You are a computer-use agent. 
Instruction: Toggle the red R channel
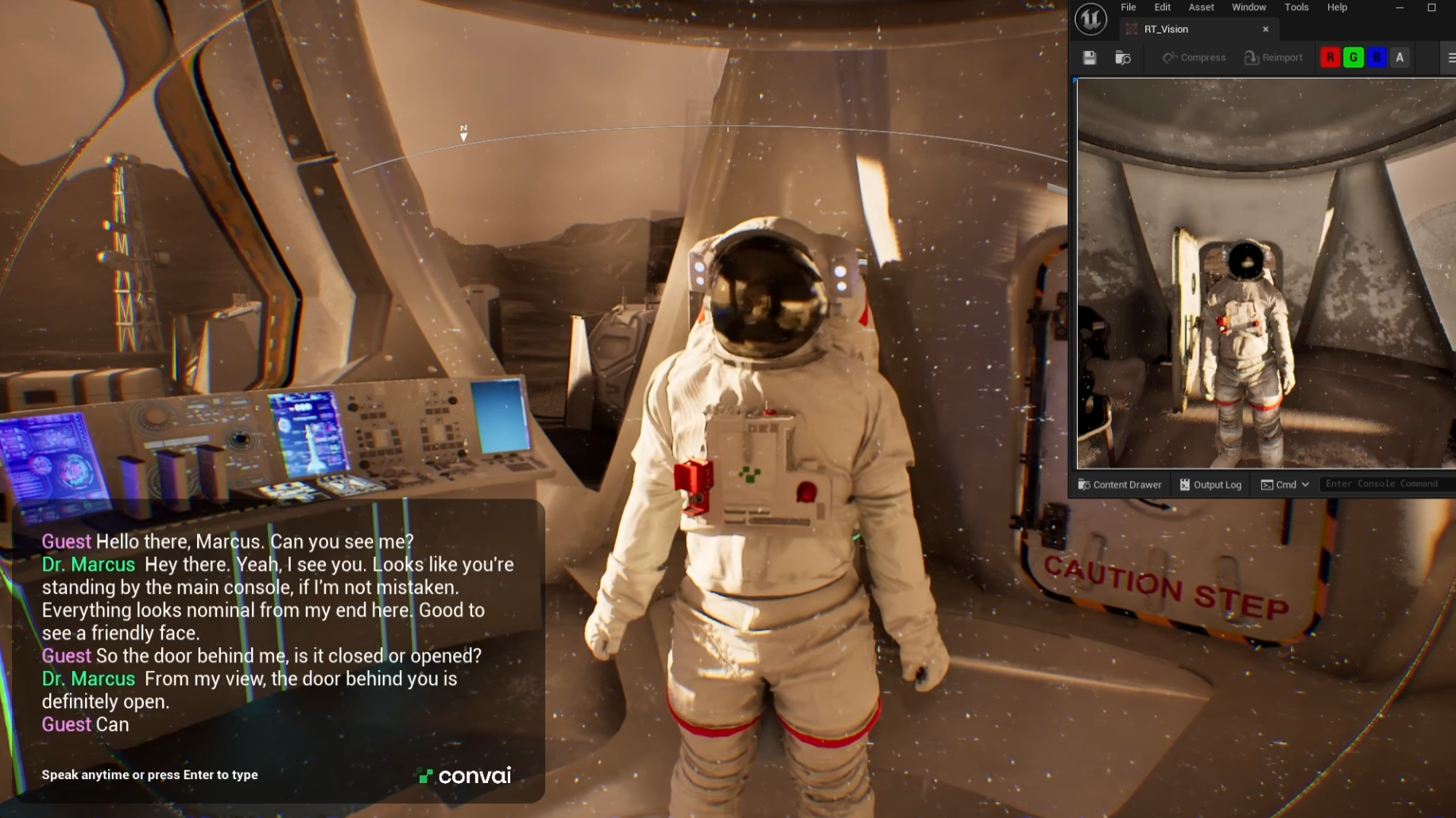1330,58
